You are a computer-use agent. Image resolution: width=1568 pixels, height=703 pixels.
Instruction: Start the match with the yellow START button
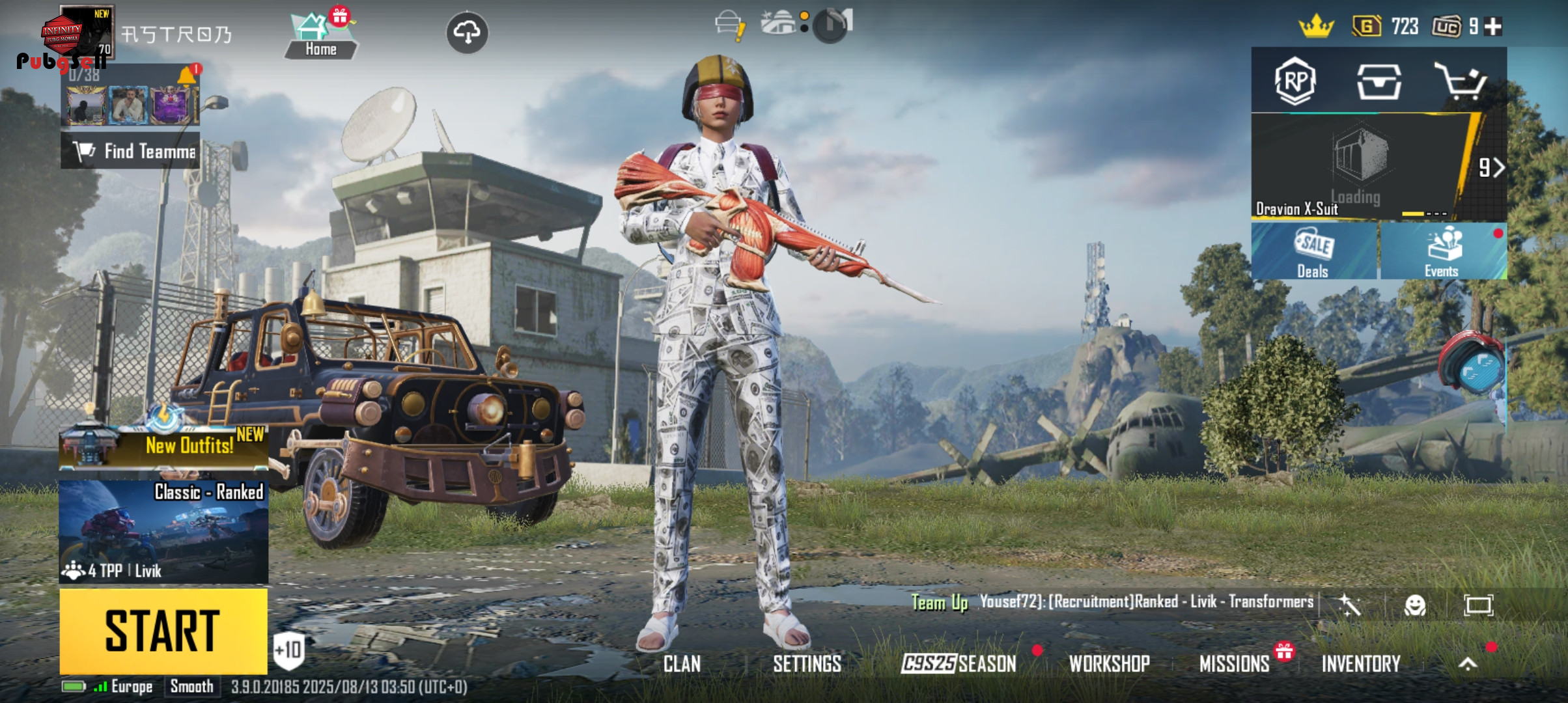point(163,630)
